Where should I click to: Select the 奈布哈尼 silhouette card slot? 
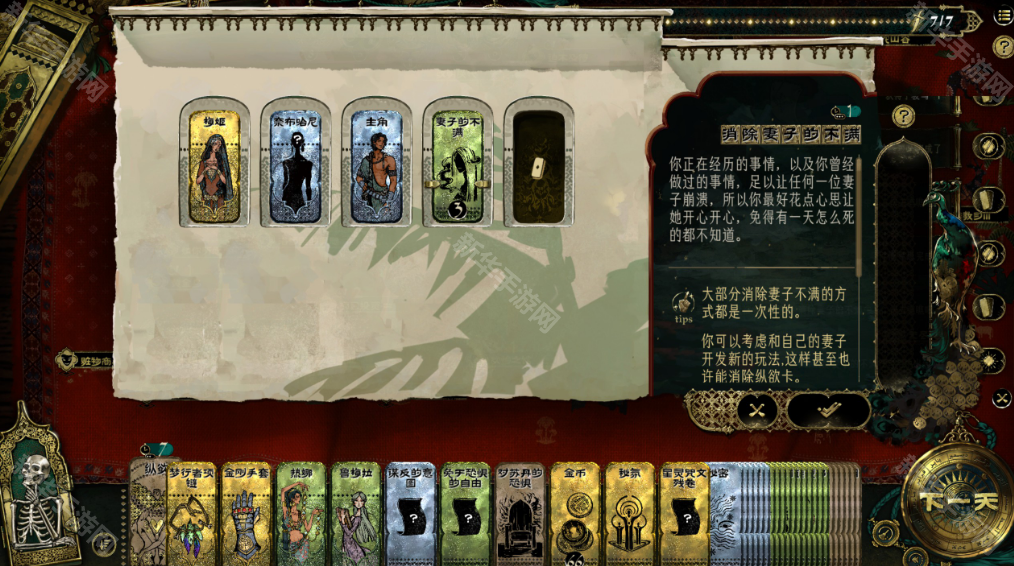pos(296,165)
